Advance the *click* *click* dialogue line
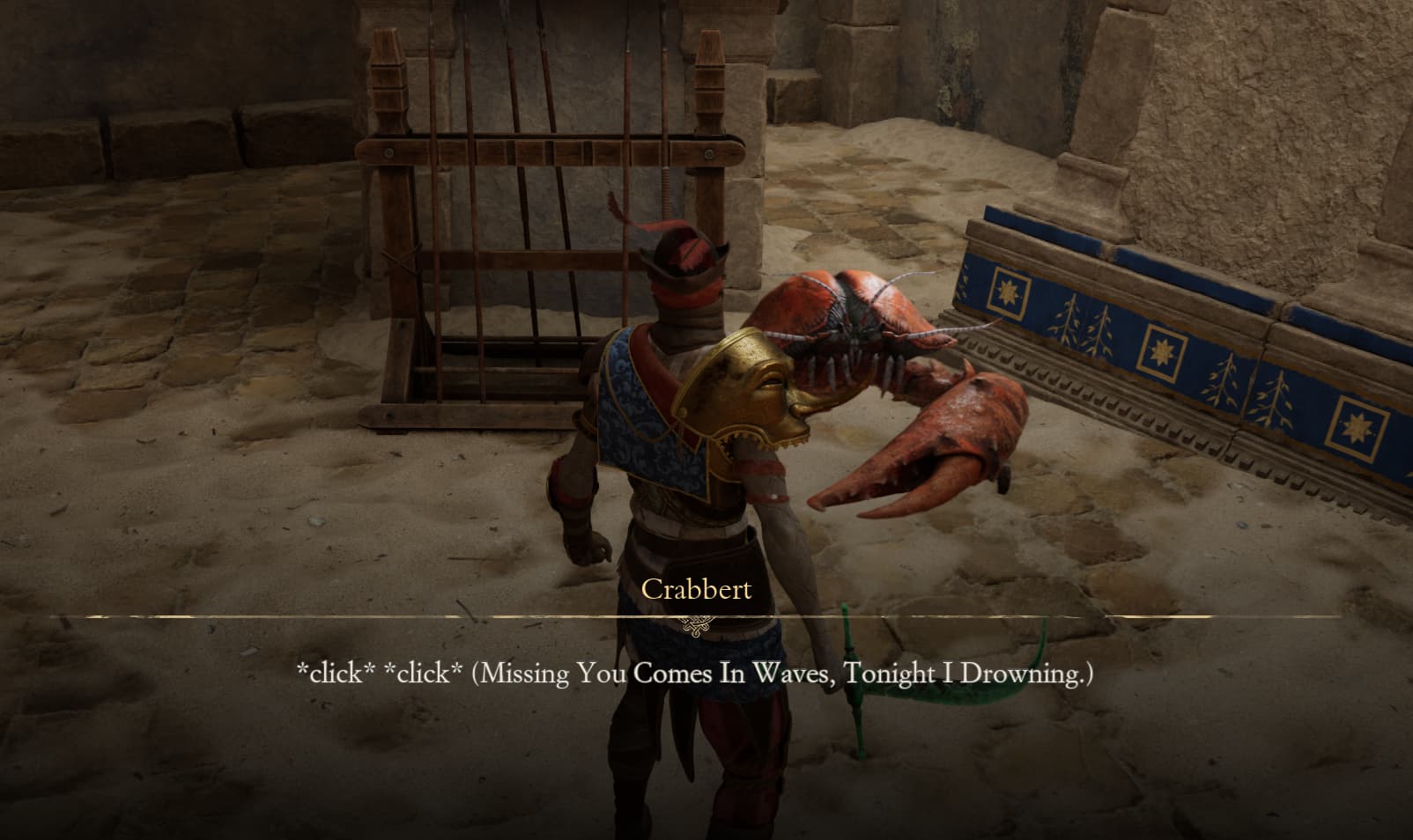This screenshot has width=1413, height=840. (696, 674)
